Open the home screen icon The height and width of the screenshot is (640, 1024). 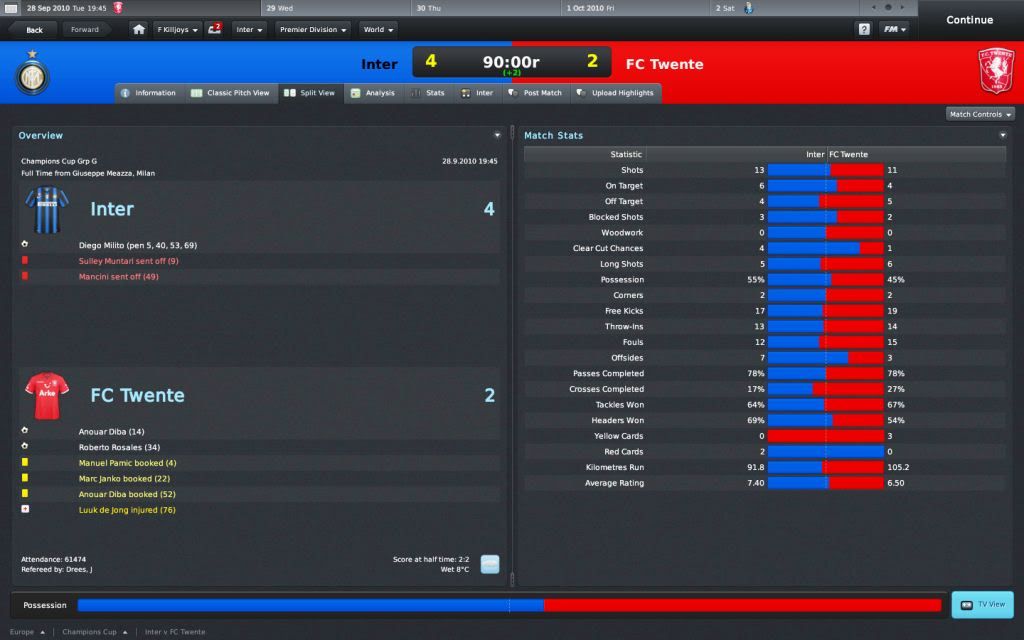139,30
